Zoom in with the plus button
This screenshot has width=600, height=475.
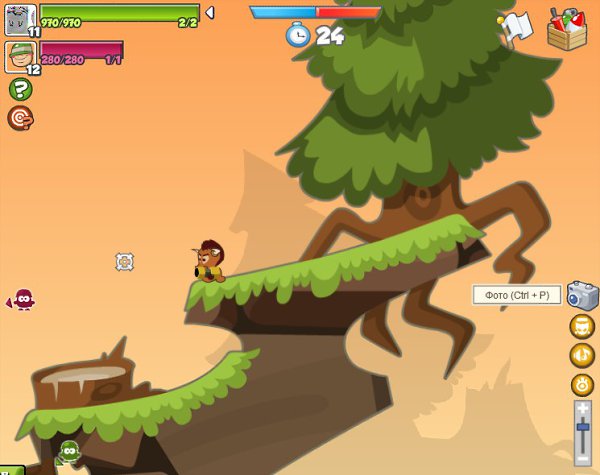[583, 409]
